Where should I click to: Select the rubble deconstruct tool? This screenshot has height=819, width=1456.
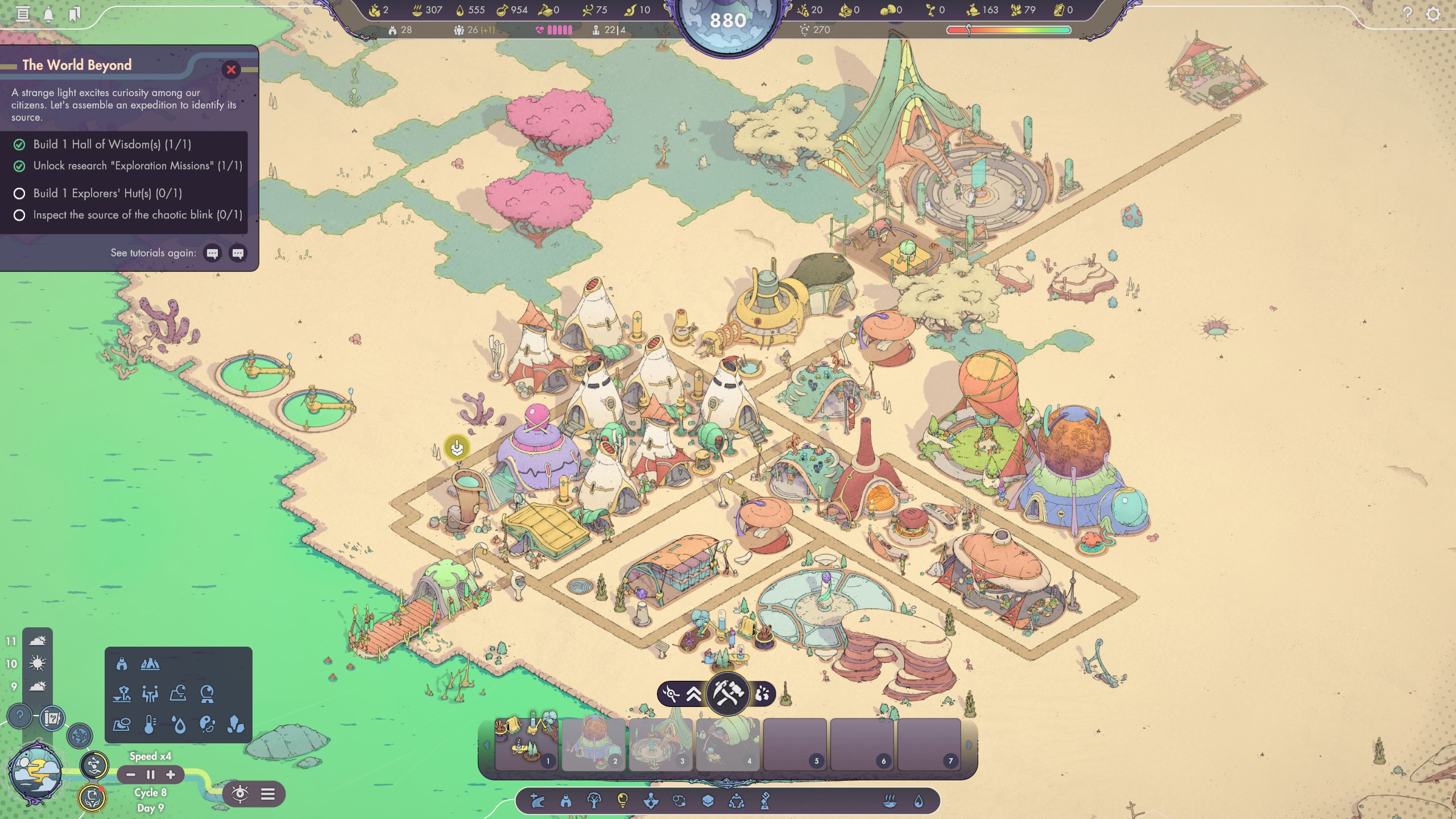pyautogui.click(x=763, y=693)
